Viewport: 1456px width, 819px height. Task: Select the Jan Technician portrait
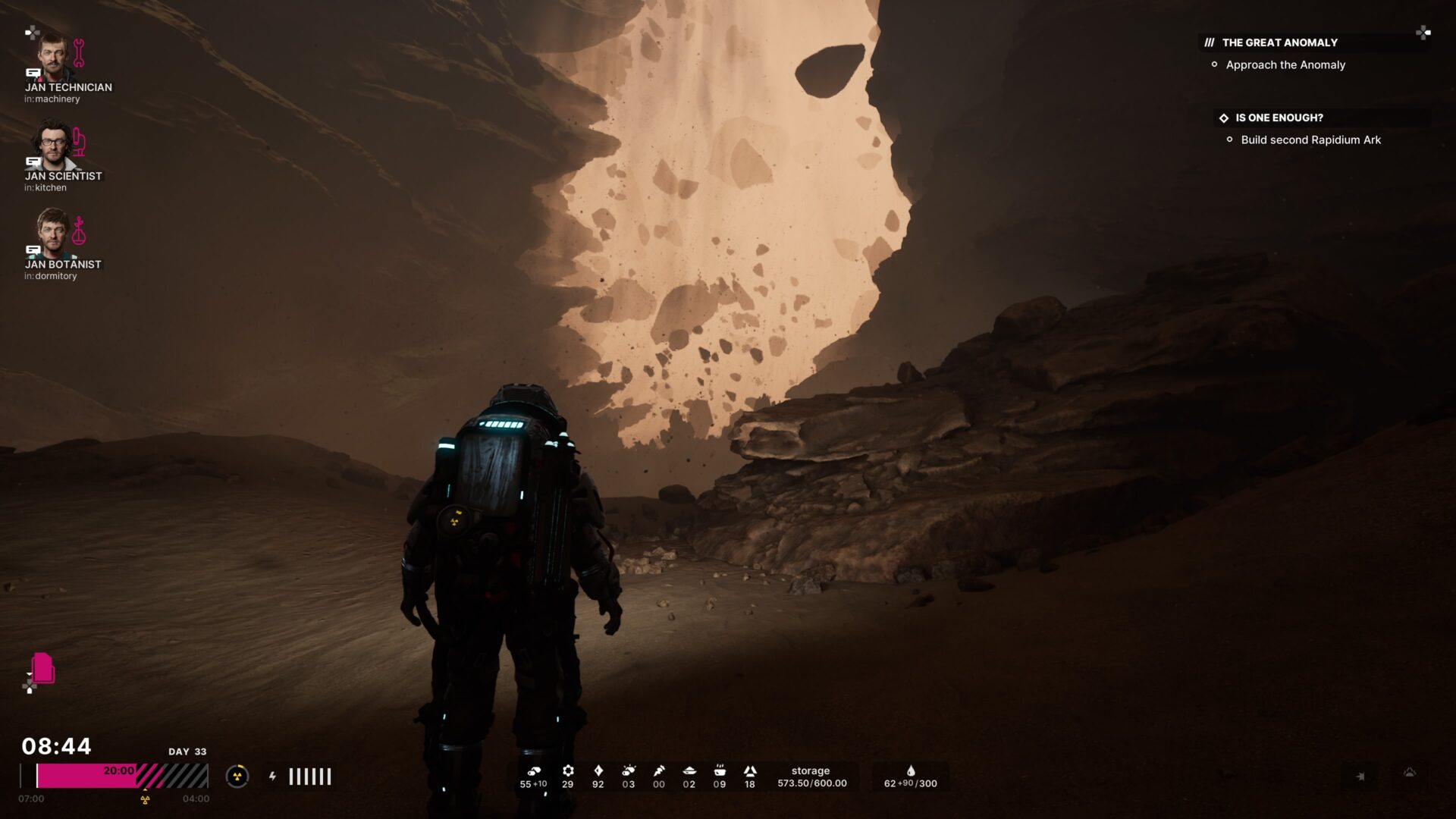[x=54, y=57]
